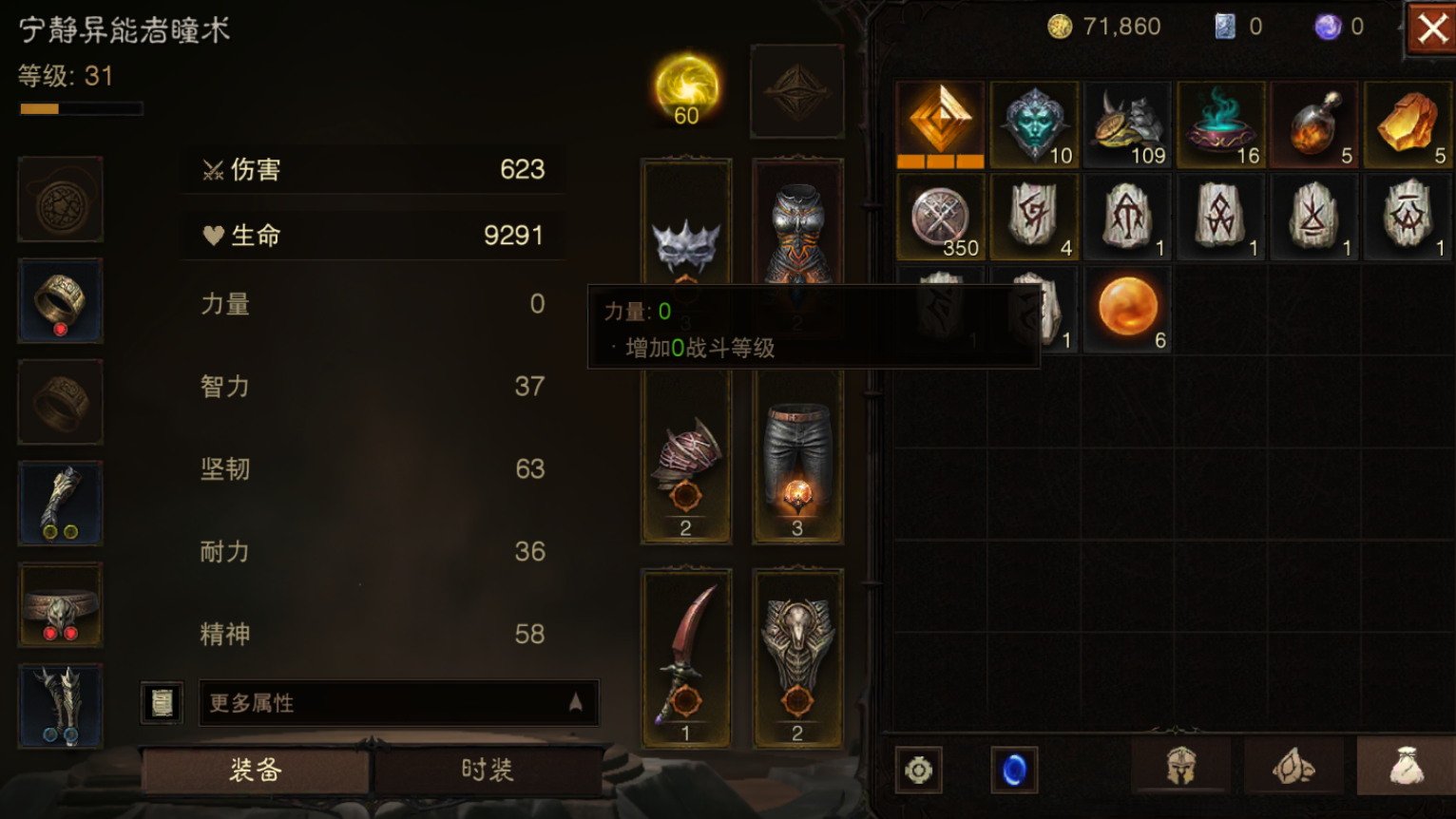This screenshot has width=1456, height=819.
Task: Switch to the 装备 equipment tab
Action: [x=255, y=769]
